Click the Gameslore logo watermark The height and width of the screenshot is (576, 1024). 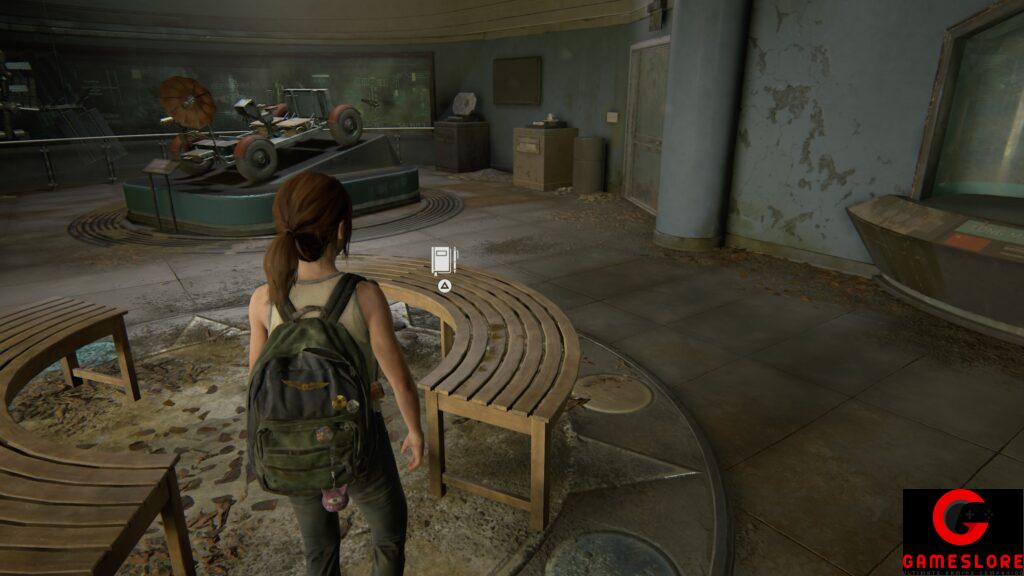coord(961,531)
